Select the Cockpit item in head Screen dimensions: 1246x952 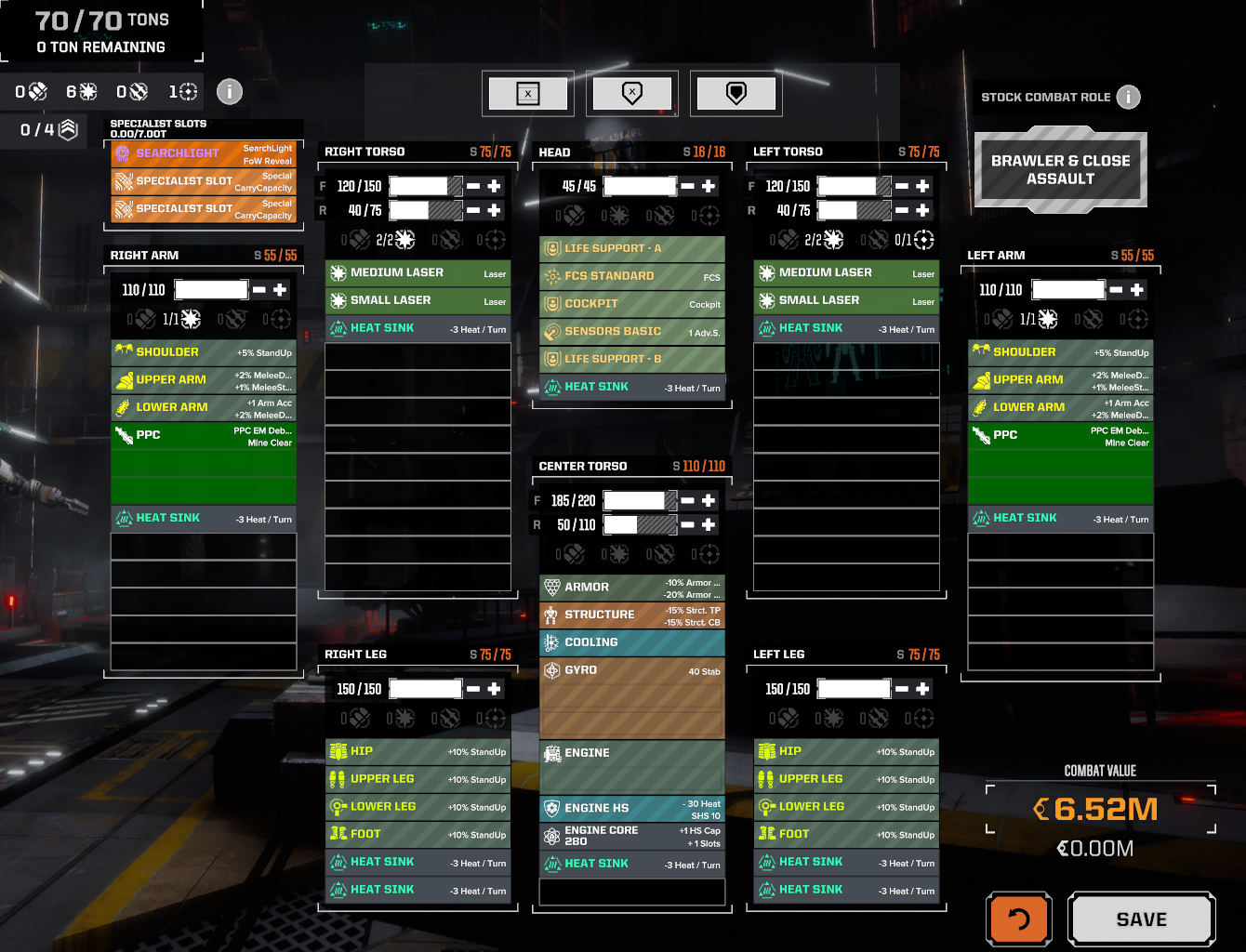click(631, 303)
